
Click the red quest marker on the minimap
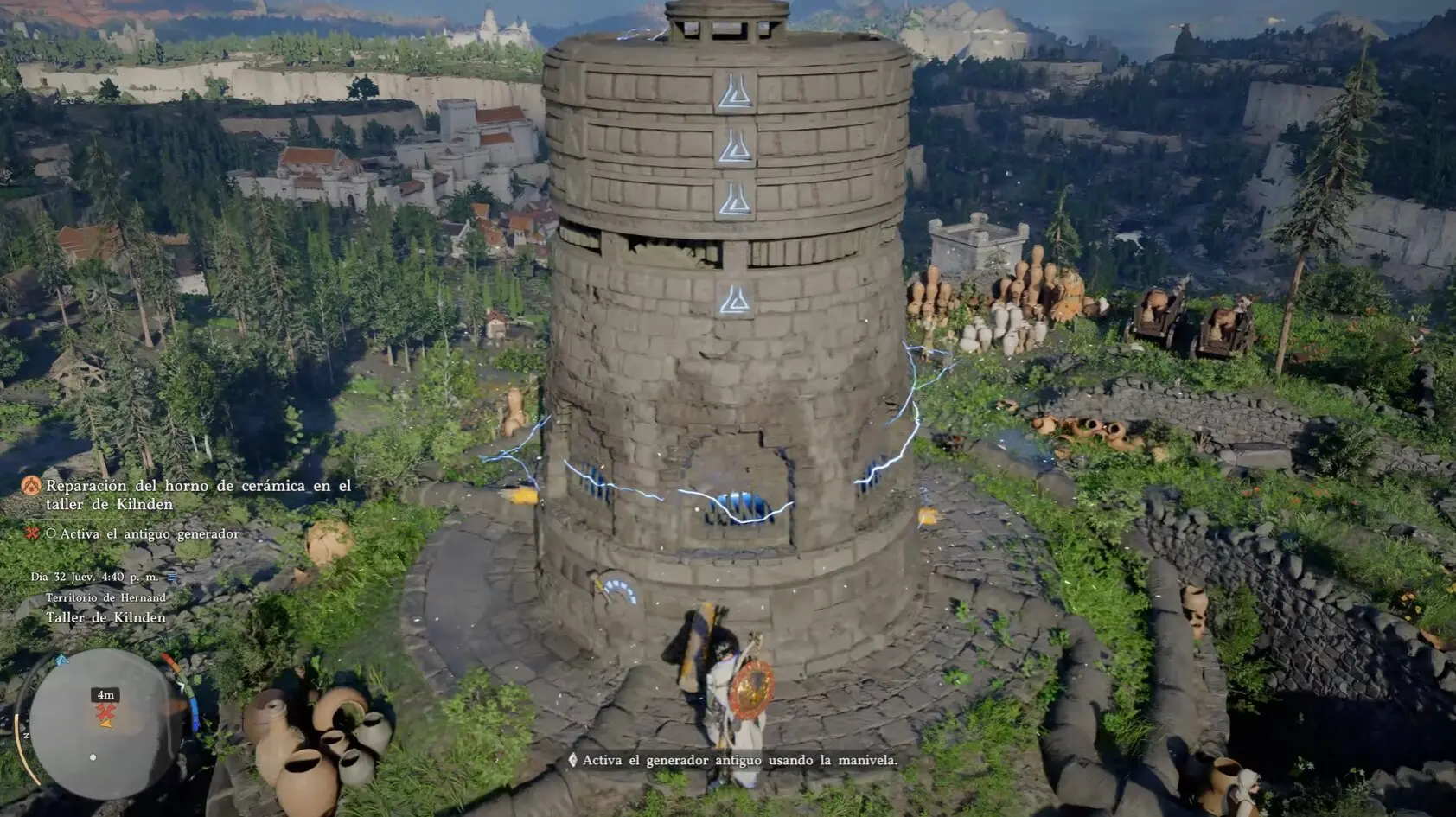tap(105, 712)
